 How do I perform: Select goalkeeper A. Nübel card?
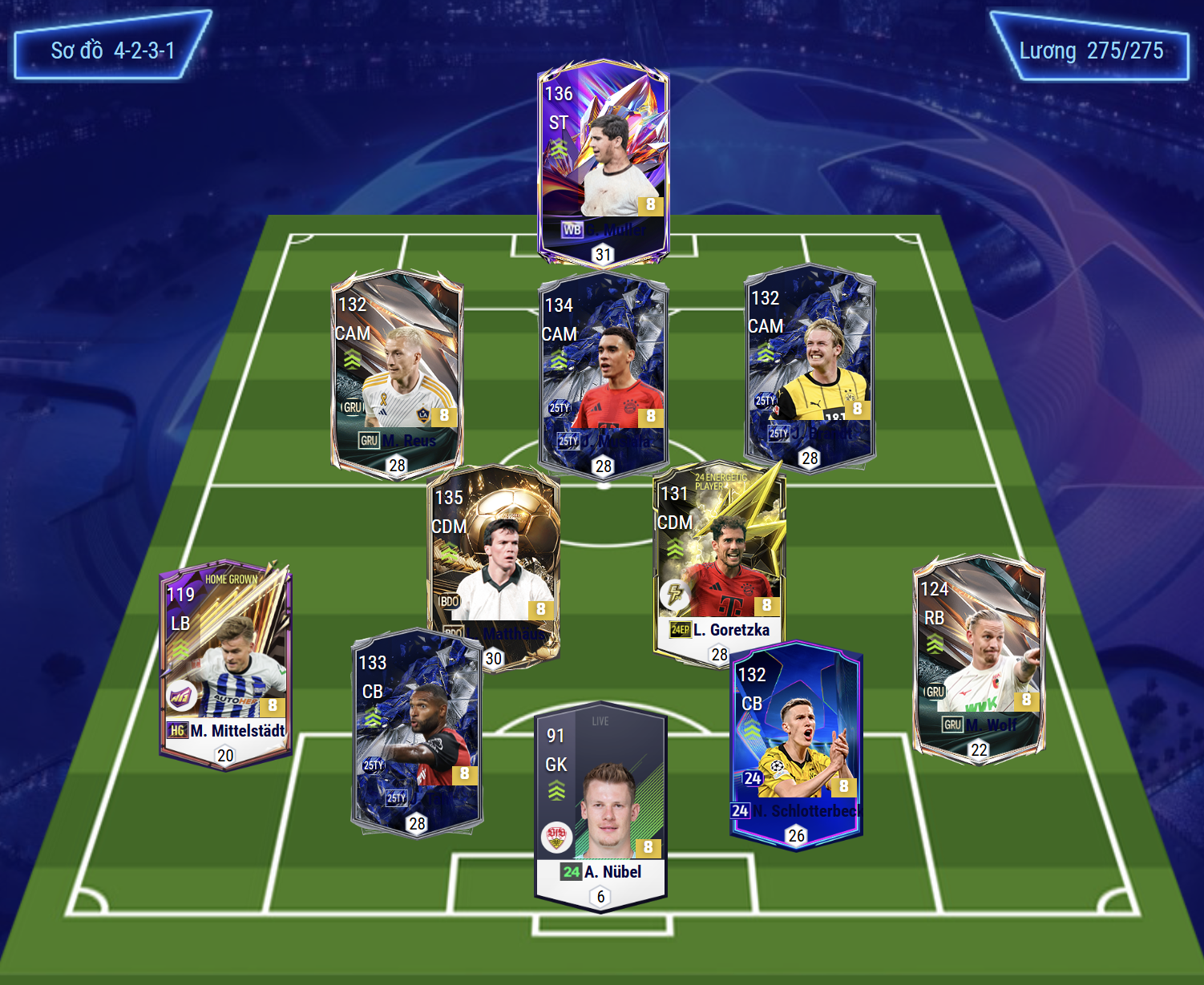pyautogui.click(x=600, y=805)
